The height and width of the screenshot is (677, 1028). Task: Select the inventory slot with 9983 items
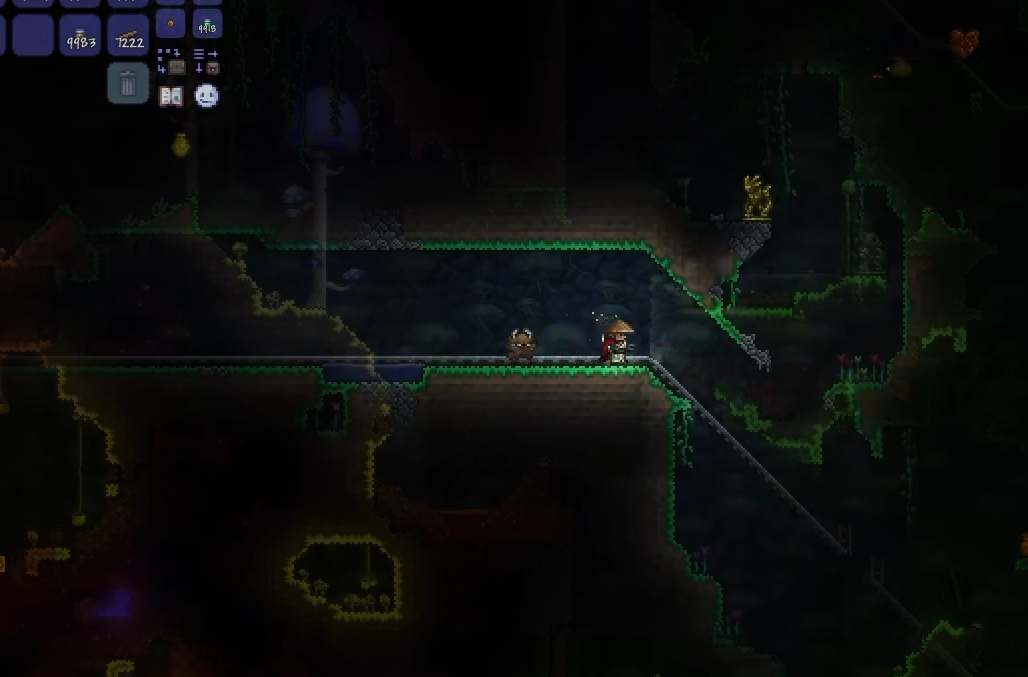point(80,35)
